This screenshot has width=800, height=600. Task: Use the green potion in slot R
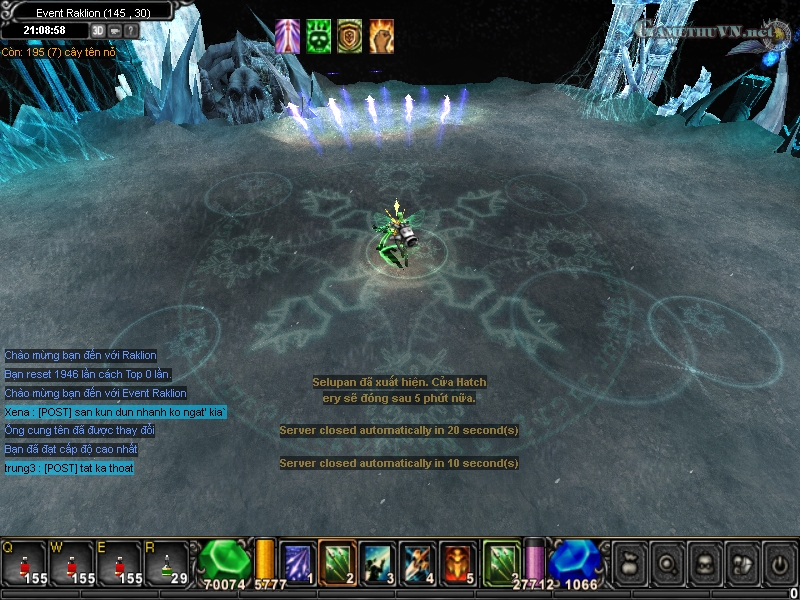tap(167, 563)
